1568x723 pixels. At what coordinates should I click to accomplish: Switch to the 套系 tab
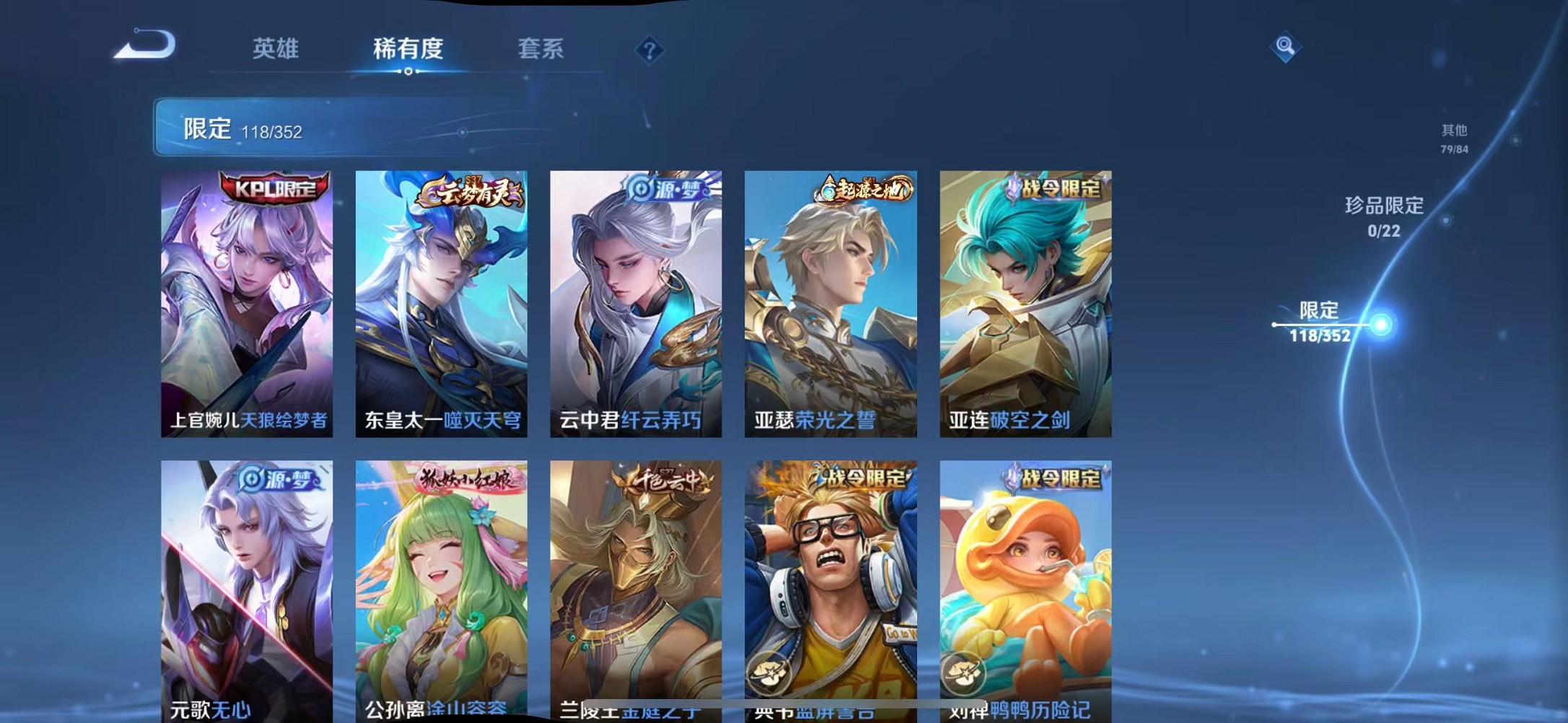(x=540, y=48)
